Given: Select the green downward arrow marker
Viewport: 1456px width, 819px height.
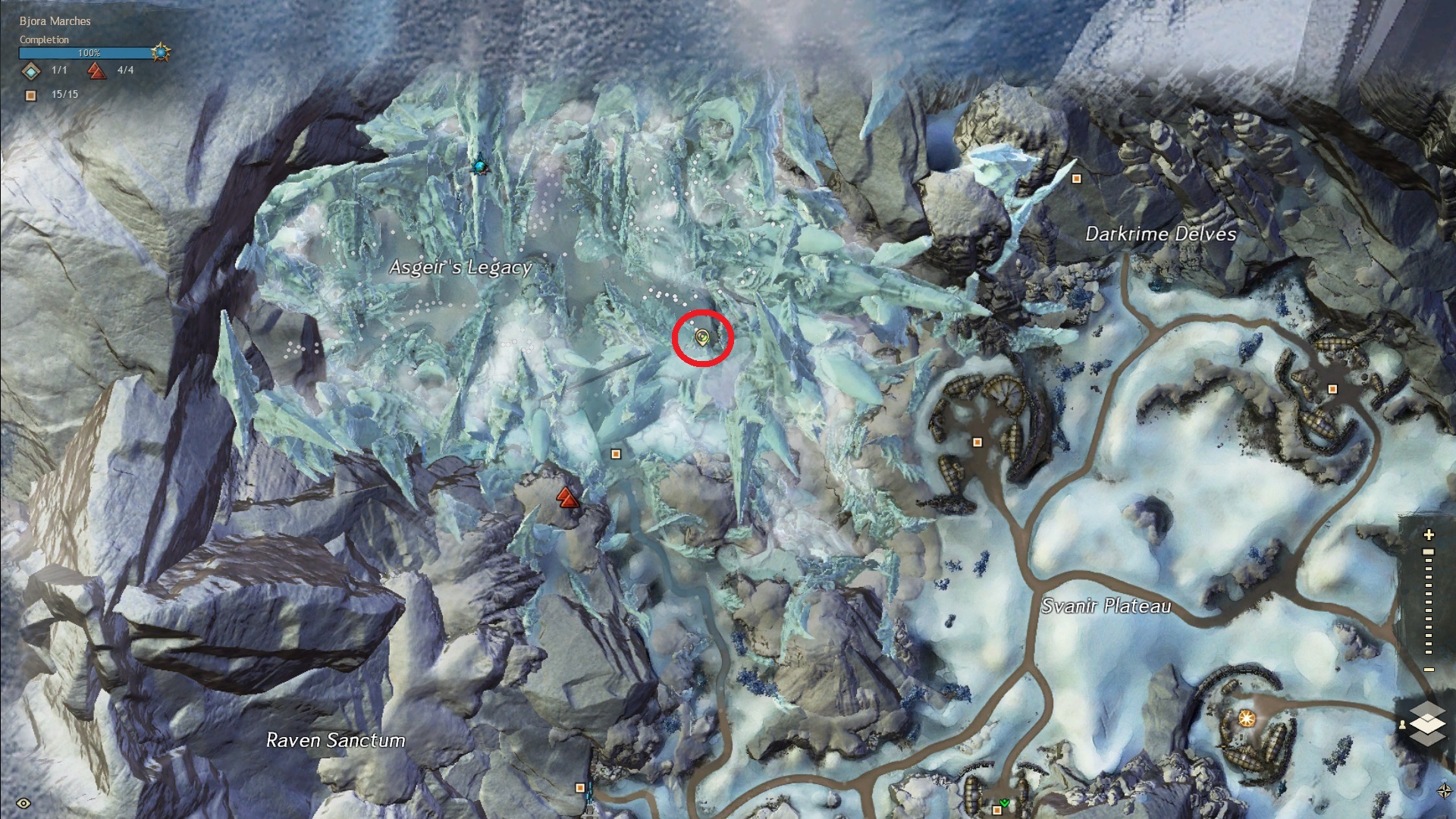Looking at the screenshot, I should (x=1005, y=802).
